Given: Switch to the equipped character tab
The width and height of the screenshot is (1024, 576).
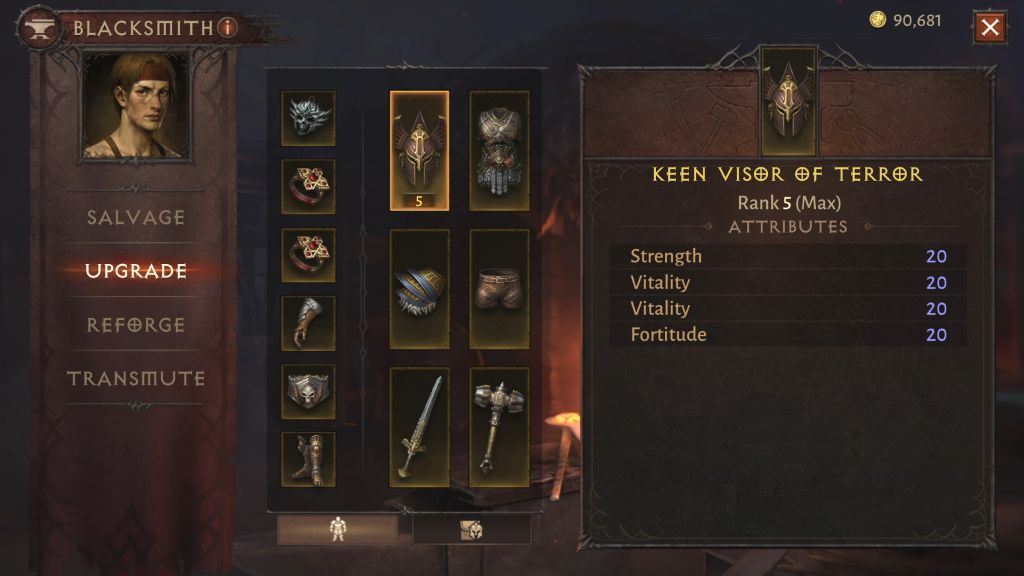Looking at the screenshot, I should click(x=337, y=530).
